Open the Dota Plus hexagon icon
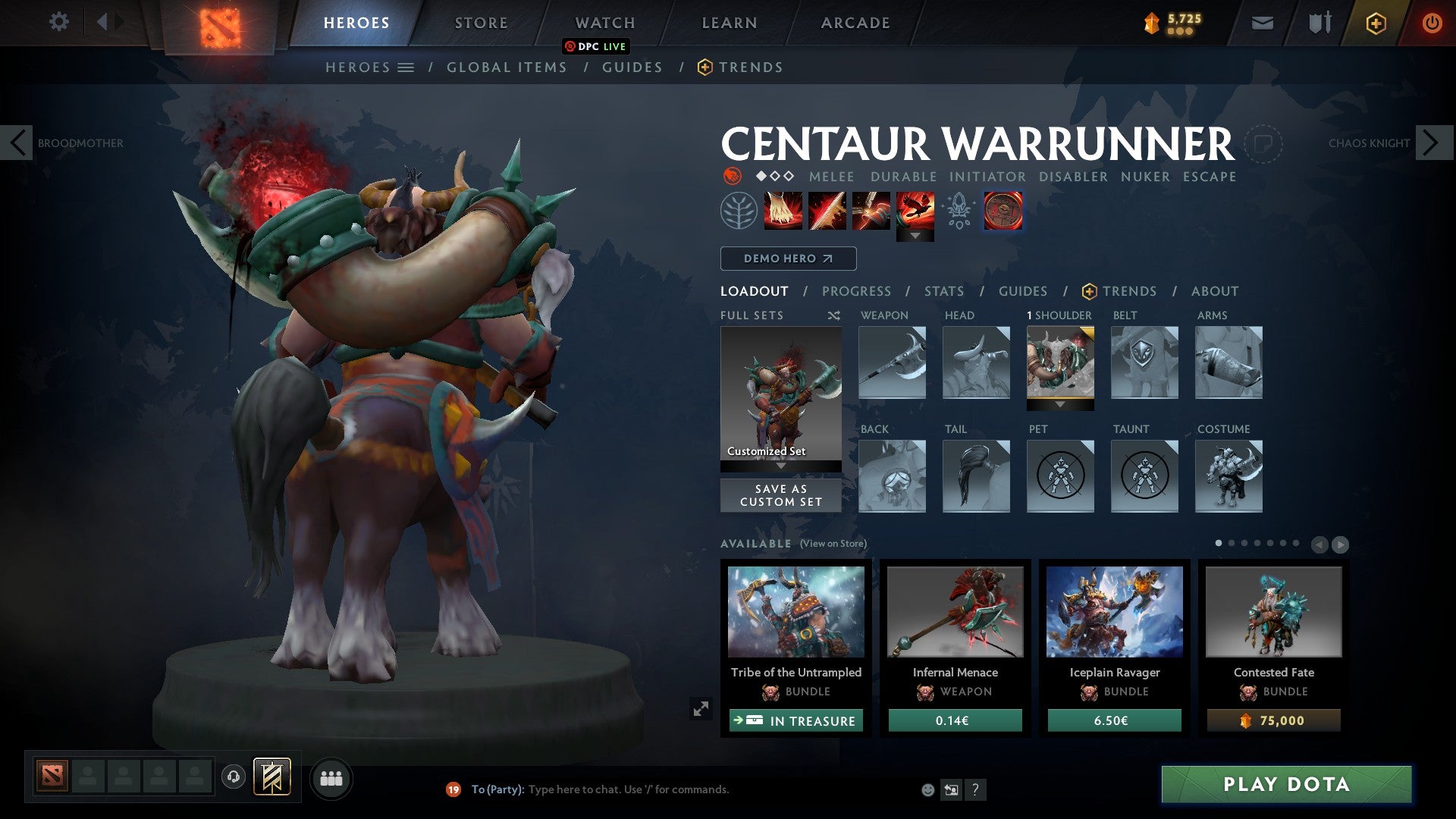Screen dimensions: 1456x819 (x=1375, y=23)
